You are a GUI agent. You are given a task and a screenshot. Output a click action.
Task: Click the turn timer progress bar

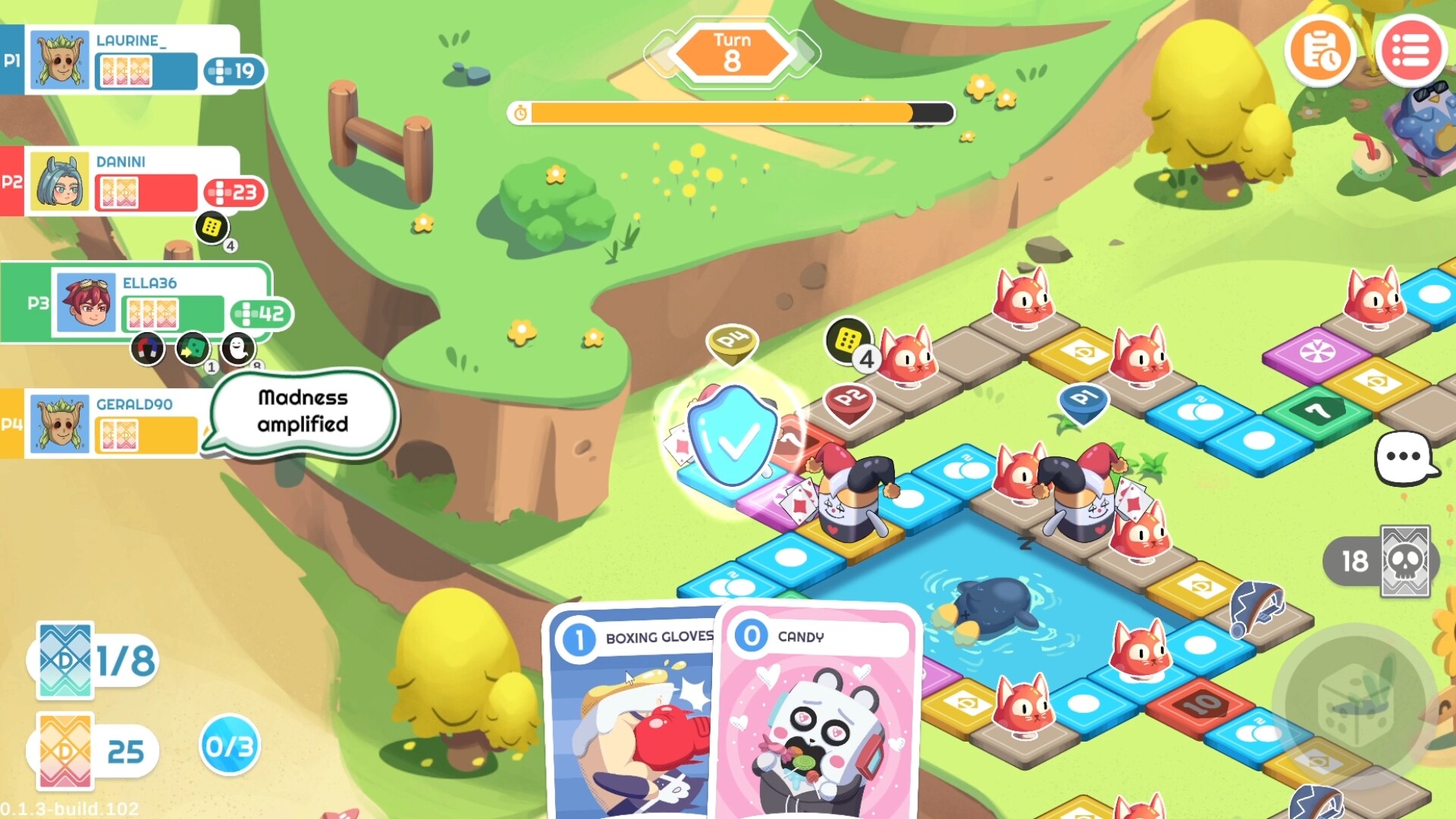(728, 112)
